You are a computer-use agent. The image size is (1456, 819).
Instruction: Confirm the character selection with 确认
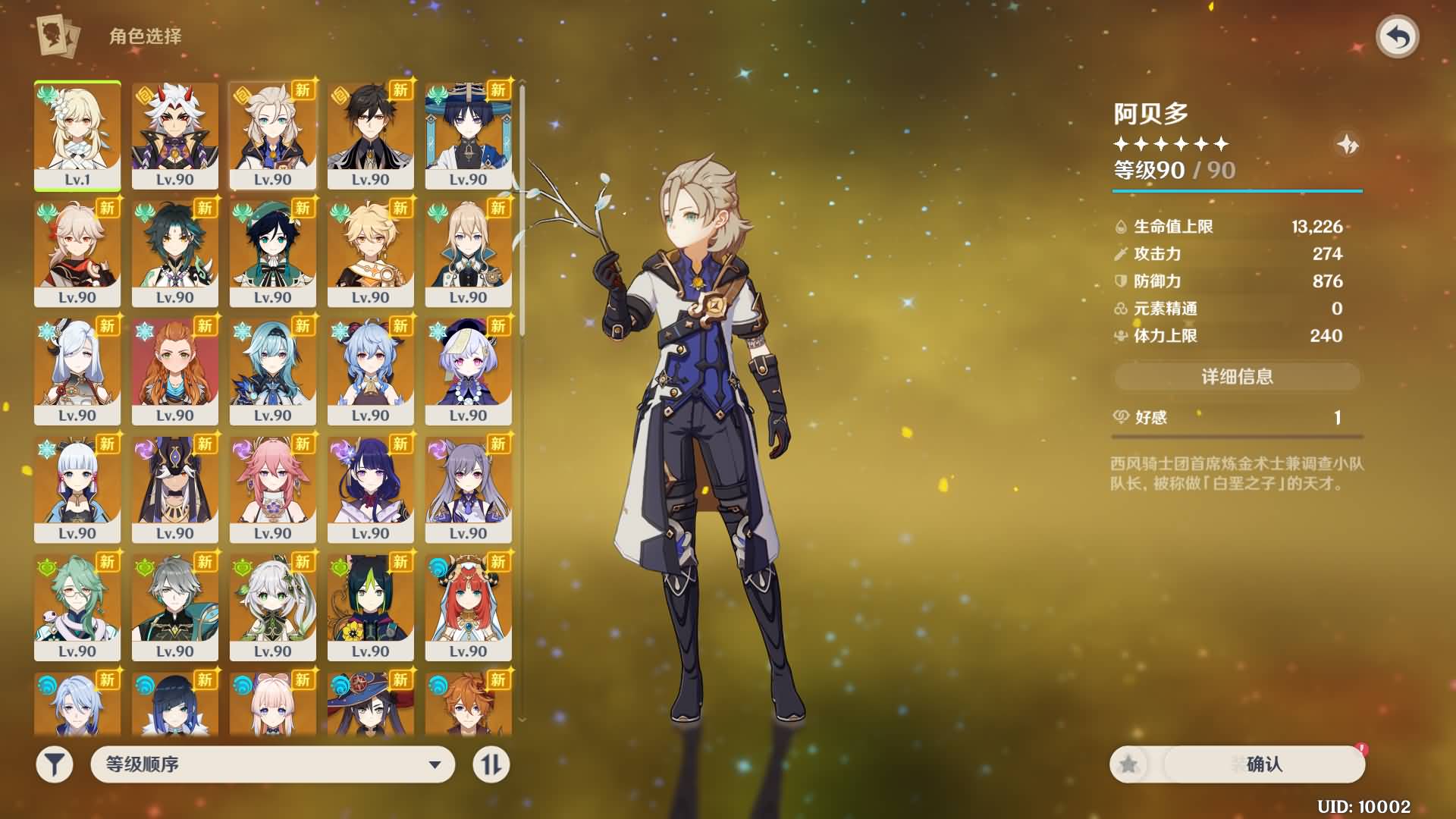click(x=1263, y=764)
